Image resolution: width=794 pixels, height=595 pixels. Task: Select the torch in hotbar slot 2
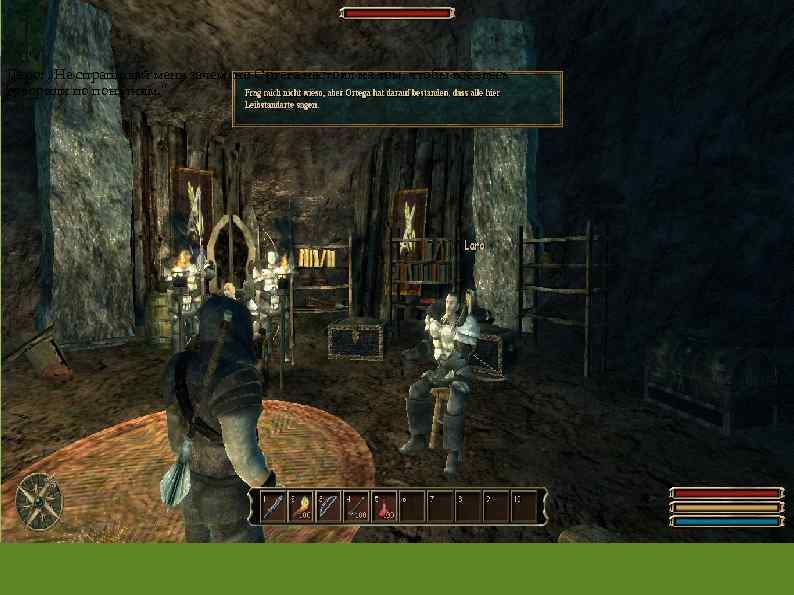[x=301, y=506]
